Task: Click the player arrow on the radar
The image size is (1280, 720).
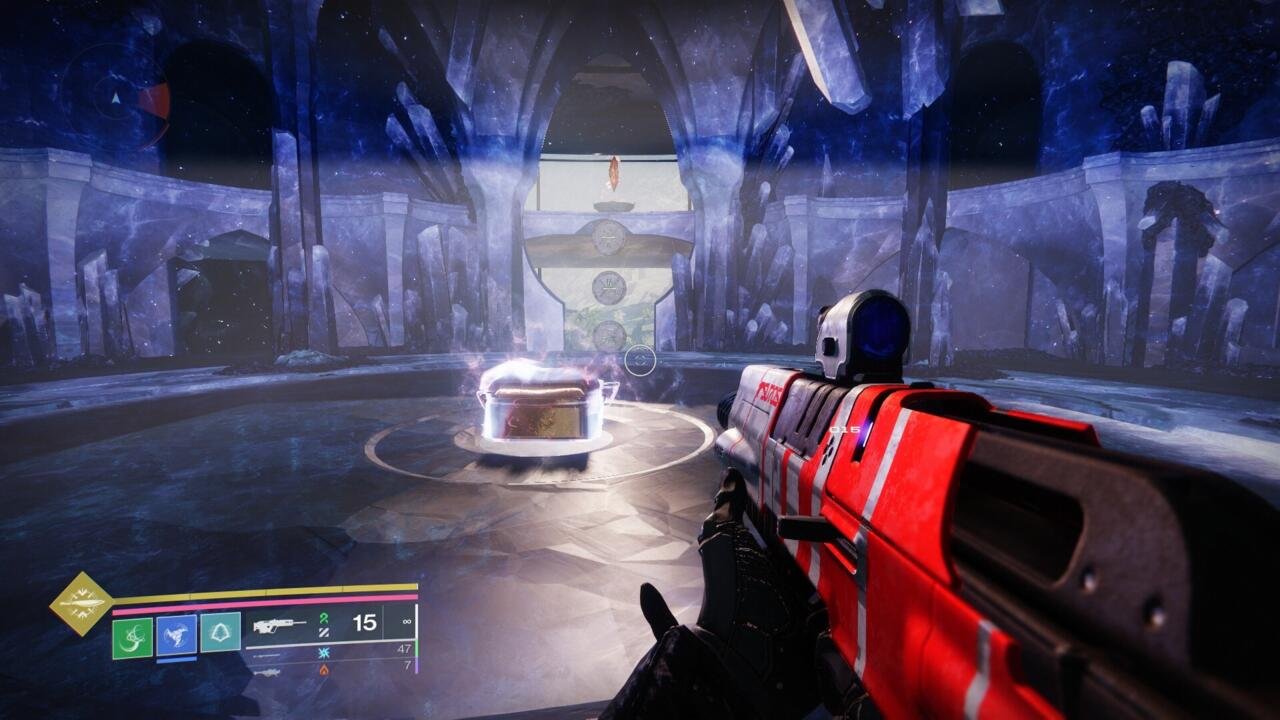Action: (x=115, y=99)
